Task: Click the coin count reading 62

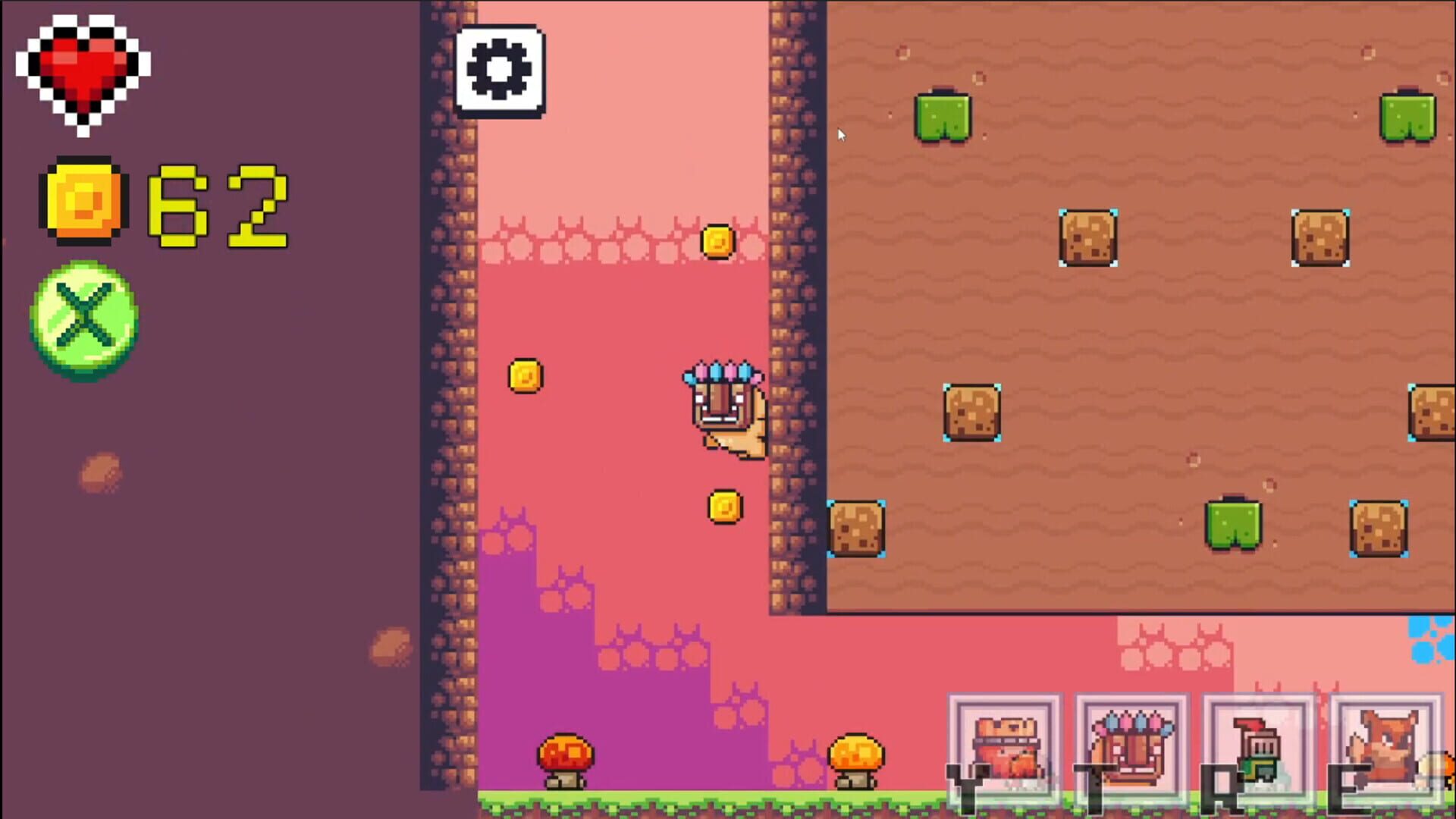Action: (216, 201)
